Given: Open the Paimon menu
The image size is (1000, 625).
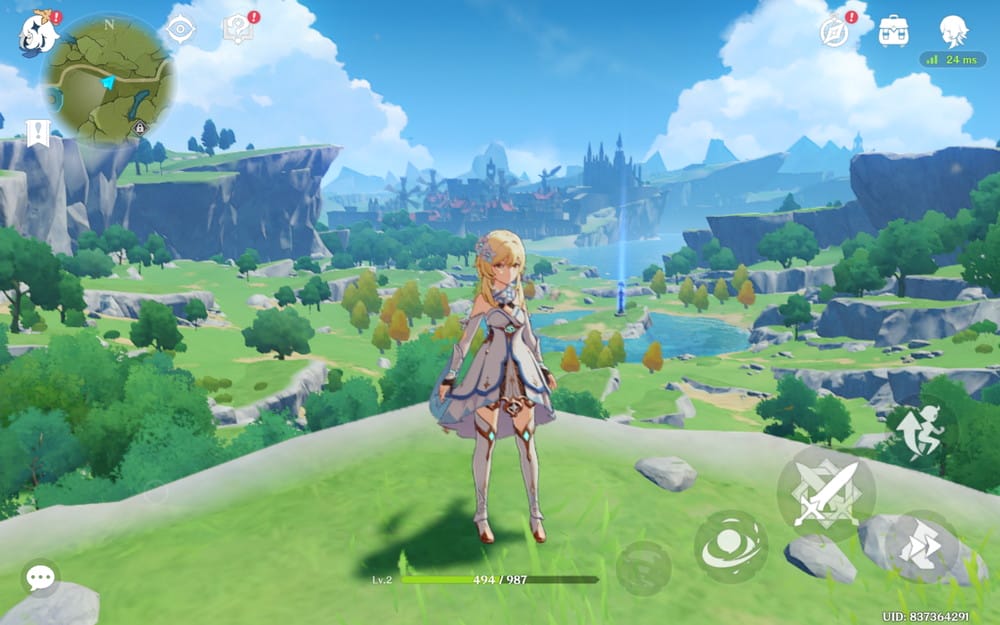Looking at the screenshot, I should pyautogui.click(x=38, y=32).
